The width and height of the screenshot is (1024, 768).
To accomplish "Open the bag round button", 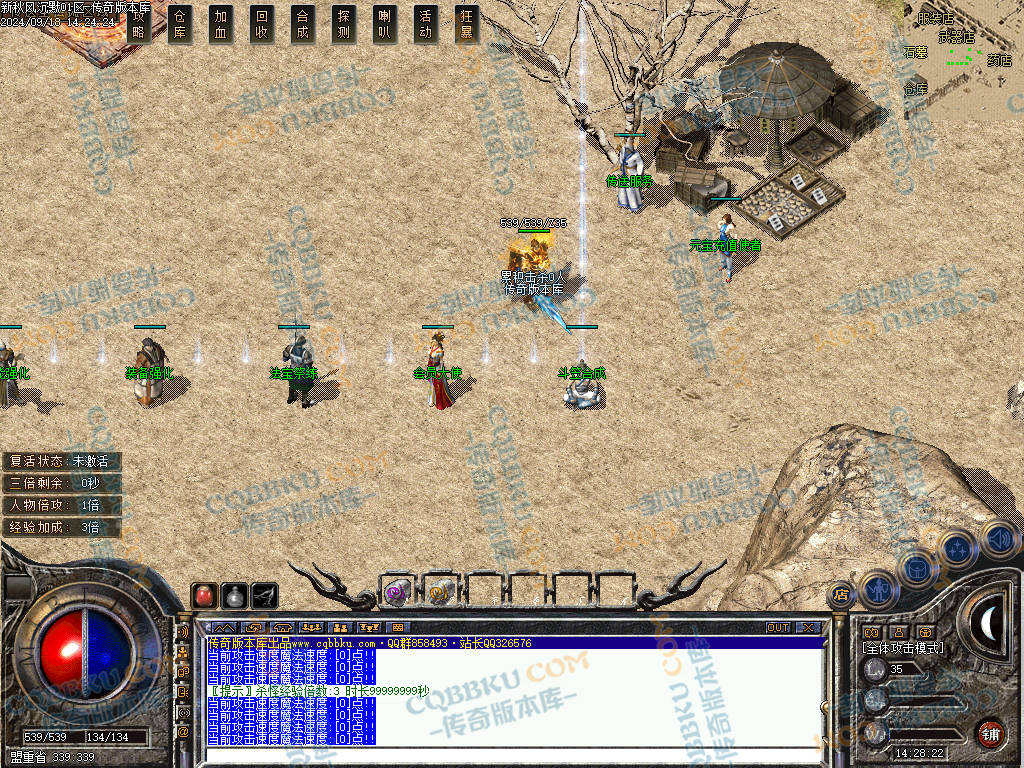I will (x=916, y=568).
